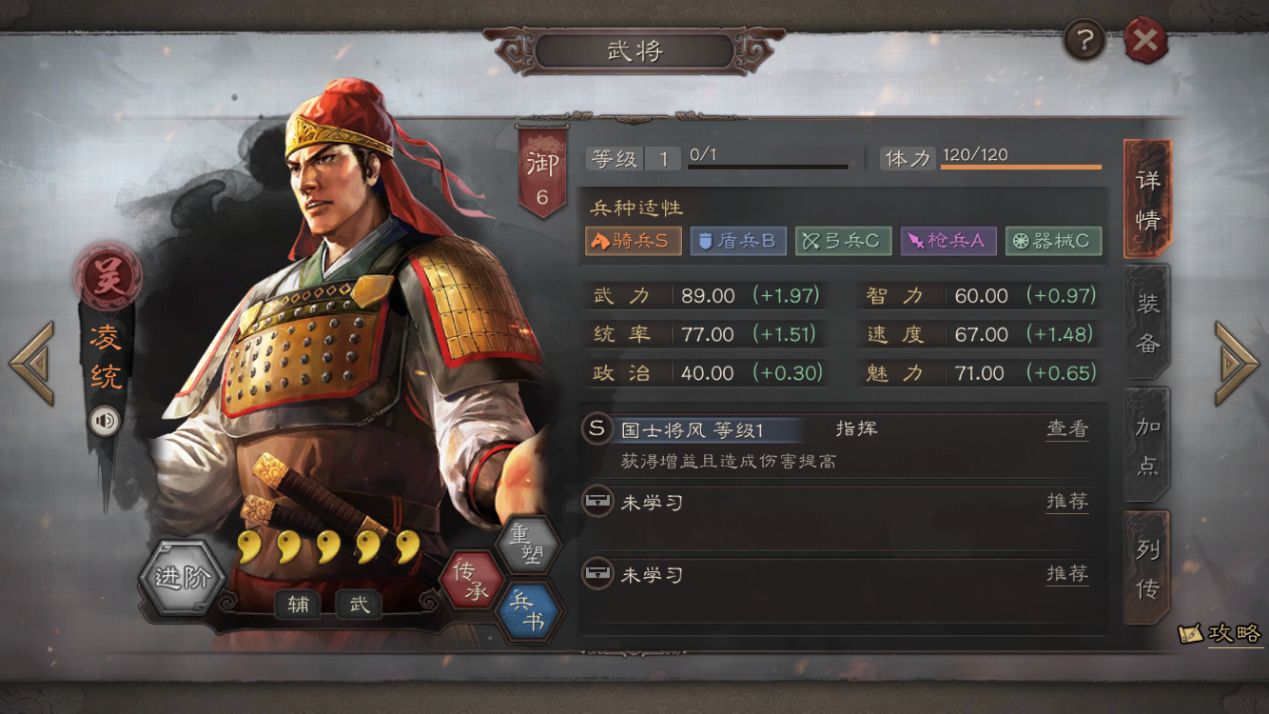
Task: Show the next general with right arrow
Action: point(1236,363)
